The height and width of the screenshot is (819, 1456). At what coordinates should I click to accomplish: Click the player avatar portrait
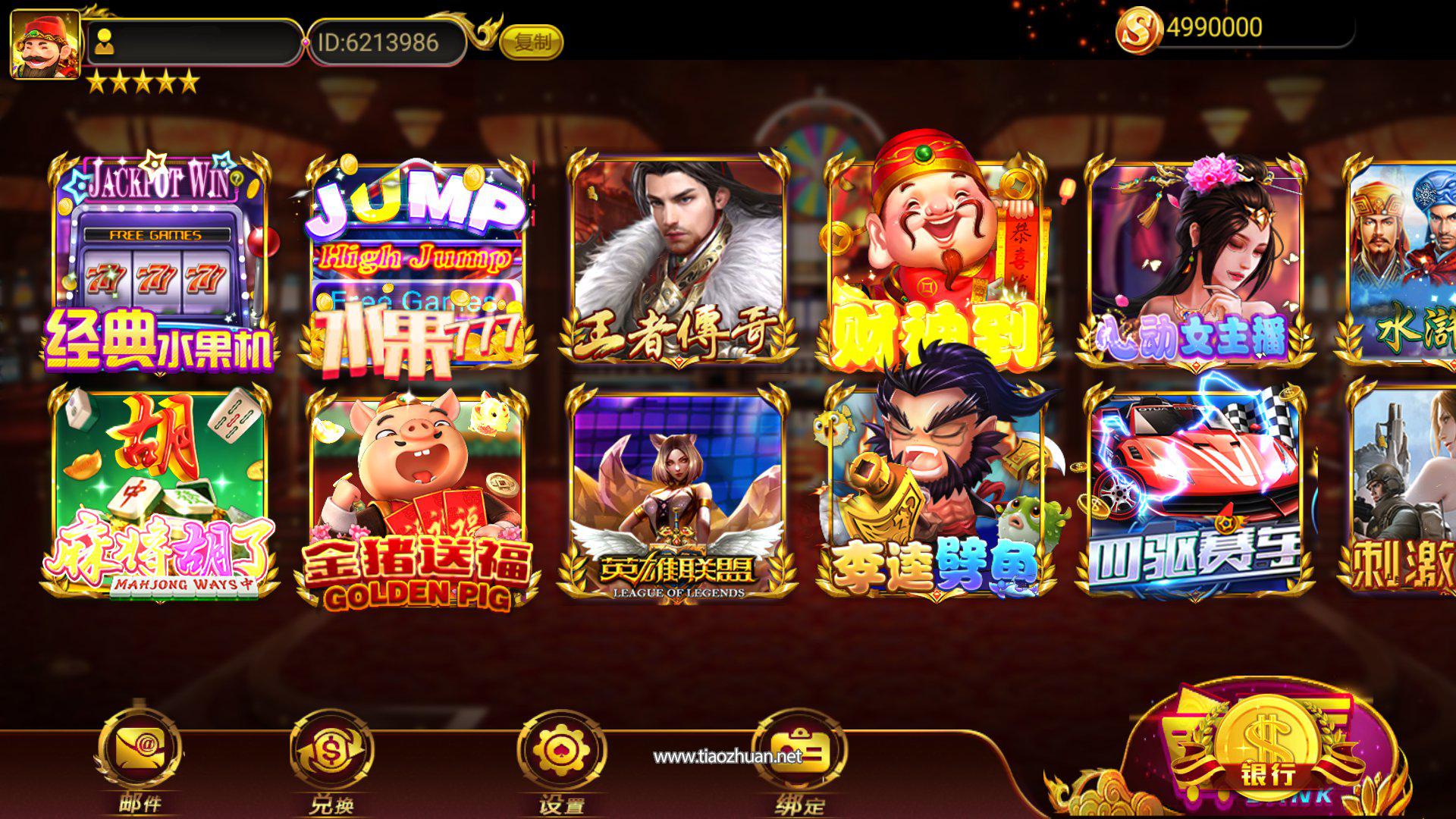pos(45,44)
